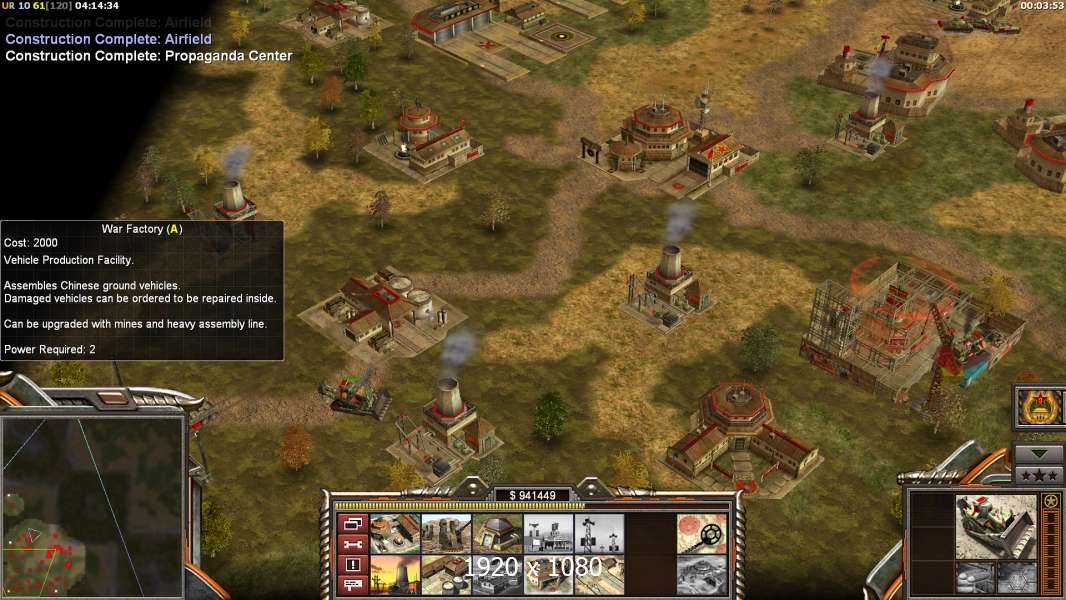The width and height of the screenshot is (1066, 600).
Task: Select the bulldozer unit portrait
Action: (x=995, y=526)
